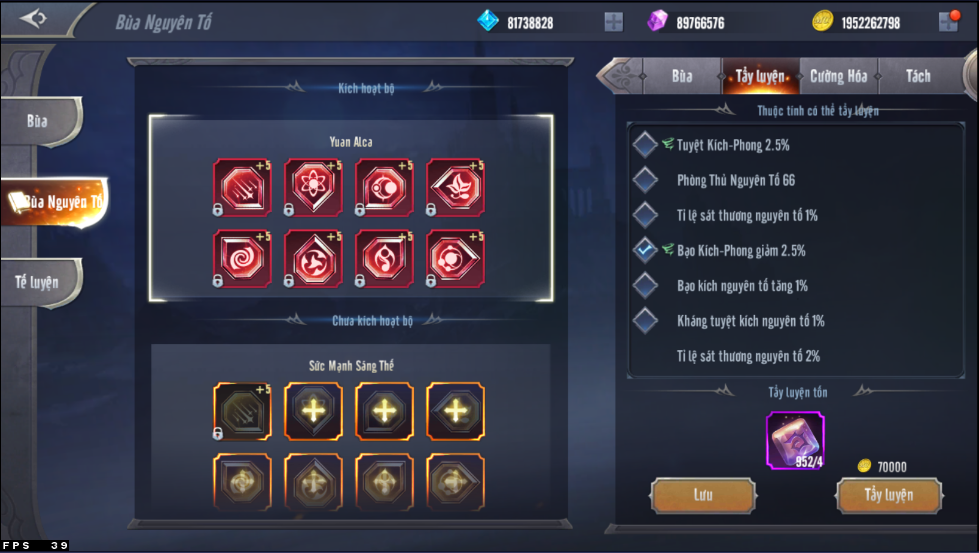Select the lotus flower rune in Yuan Alca
Image resolution: width=979 pixels, height=553 pixels.
pyautogui.click(x=456, y=186)
